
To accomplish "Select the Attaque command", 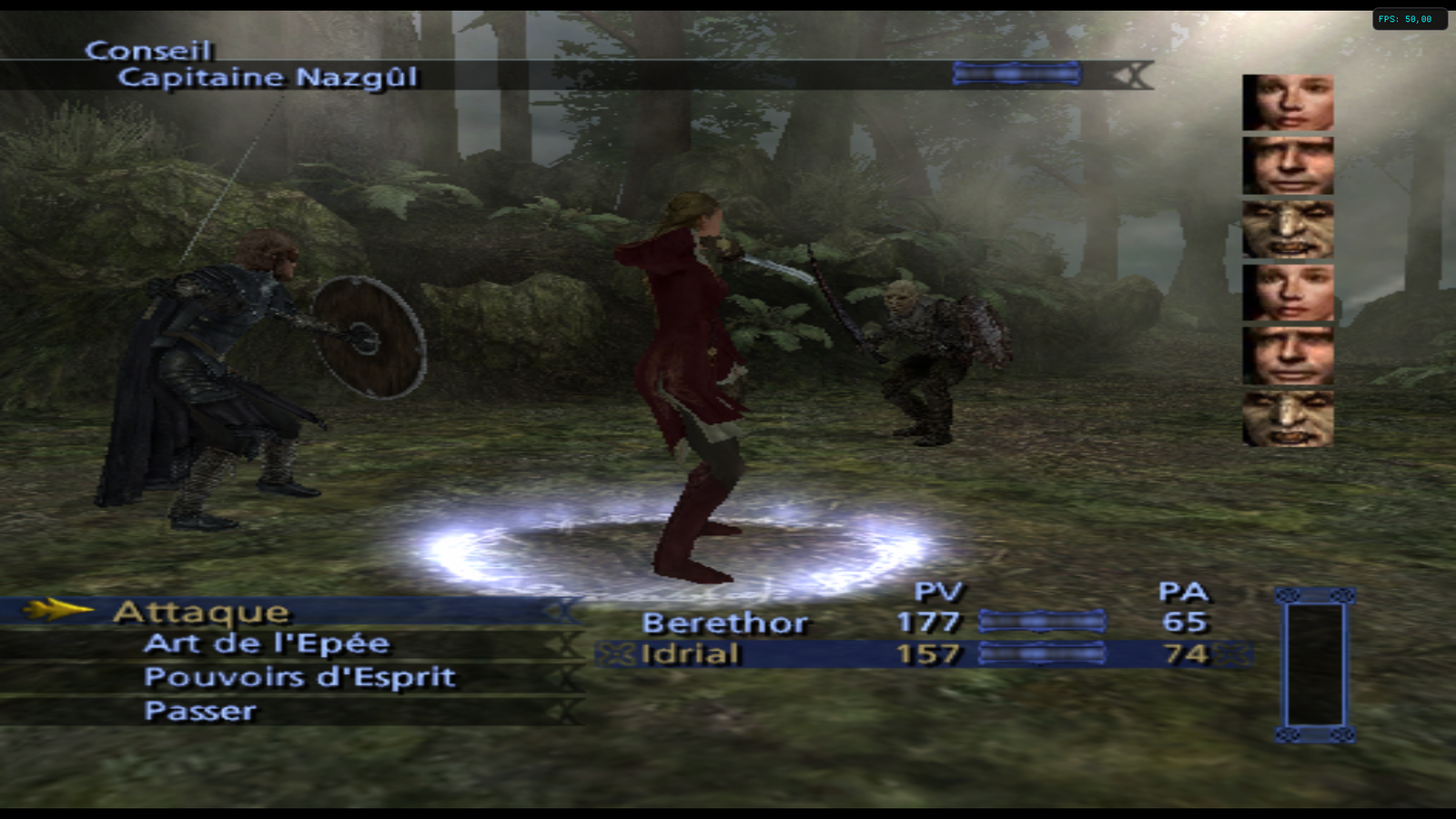I will pos(201,612).
